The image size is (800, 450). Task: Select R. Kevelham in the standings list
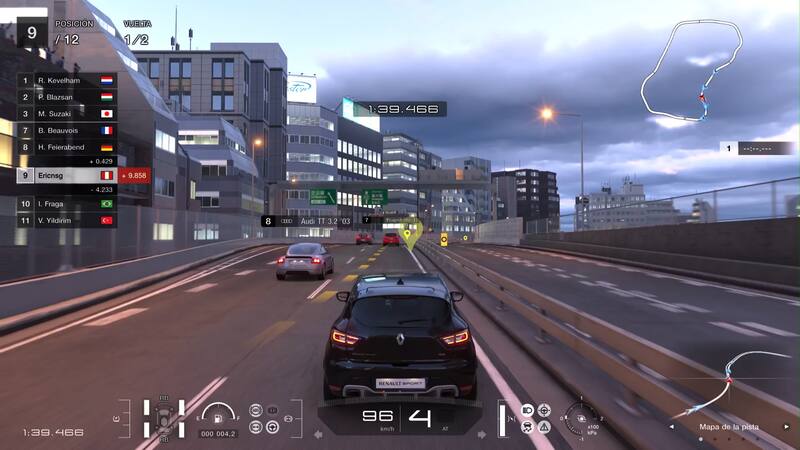click(66, 79)
